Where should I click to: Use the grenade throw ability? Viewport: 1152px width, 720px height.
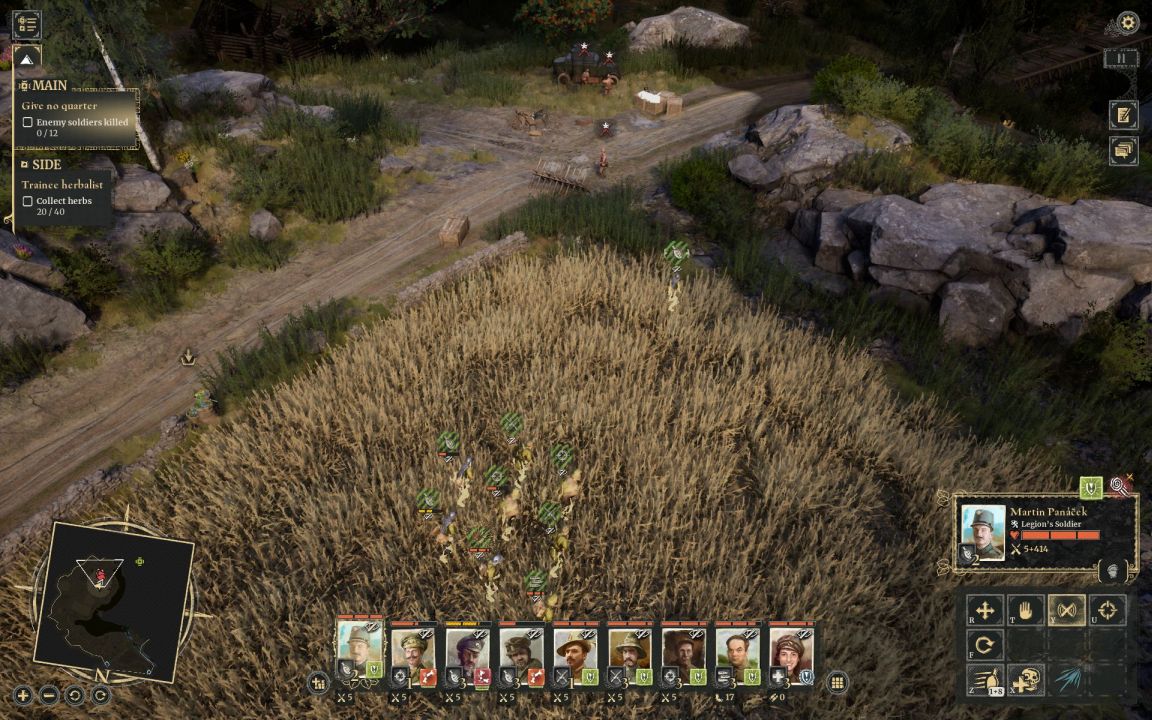[985, 680]
